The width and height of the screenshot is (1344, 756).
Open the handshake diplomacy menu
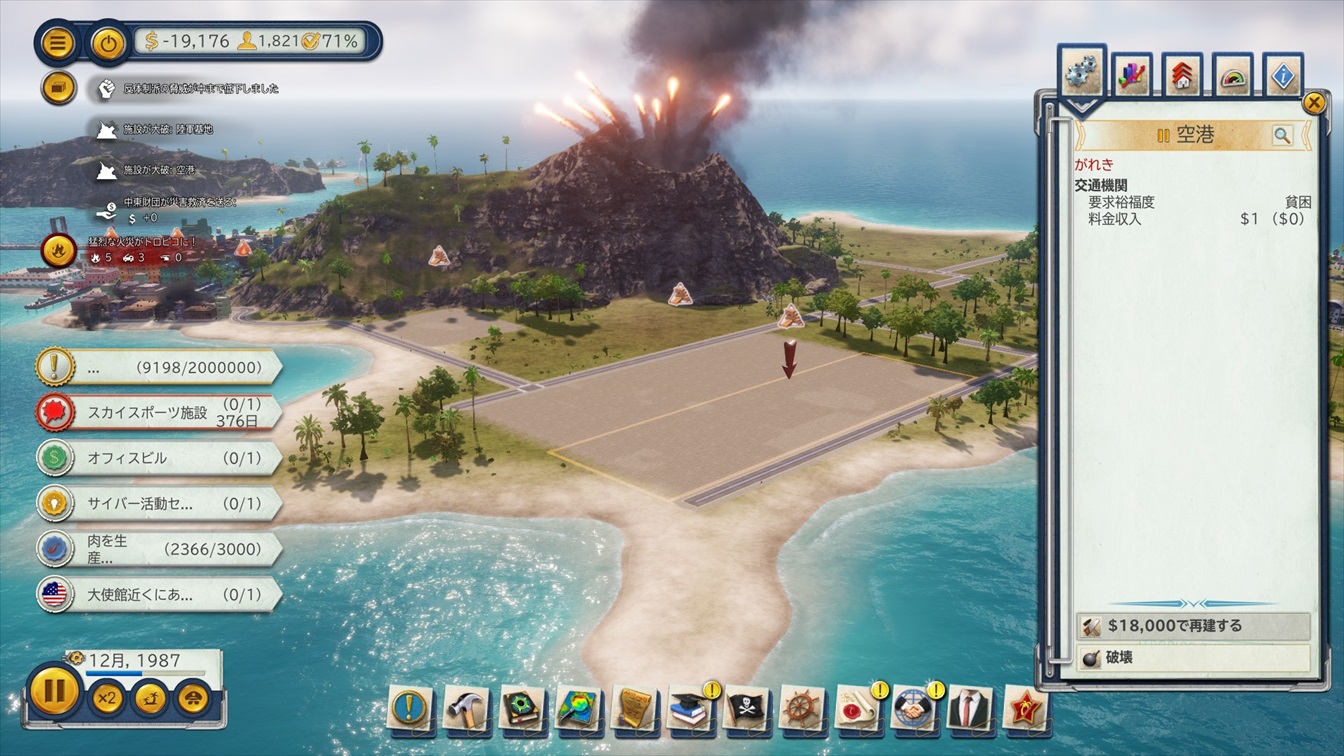(x=913, y=706)
